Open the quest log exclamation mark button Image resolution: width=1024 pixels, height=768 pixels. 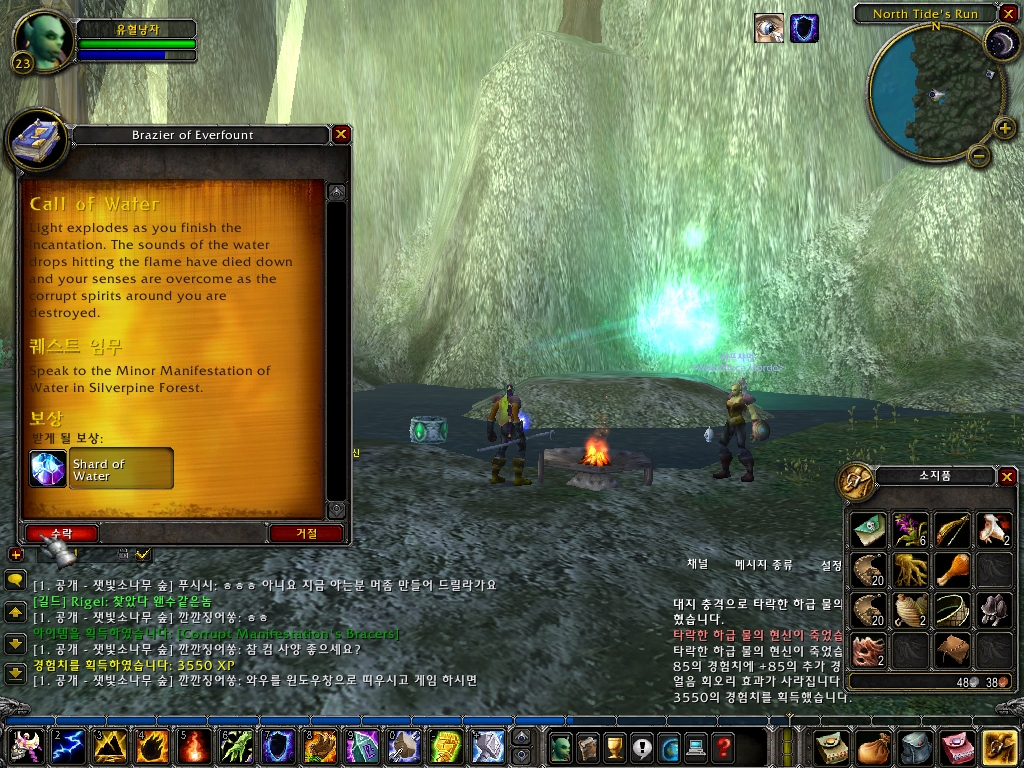pos(642,746)
